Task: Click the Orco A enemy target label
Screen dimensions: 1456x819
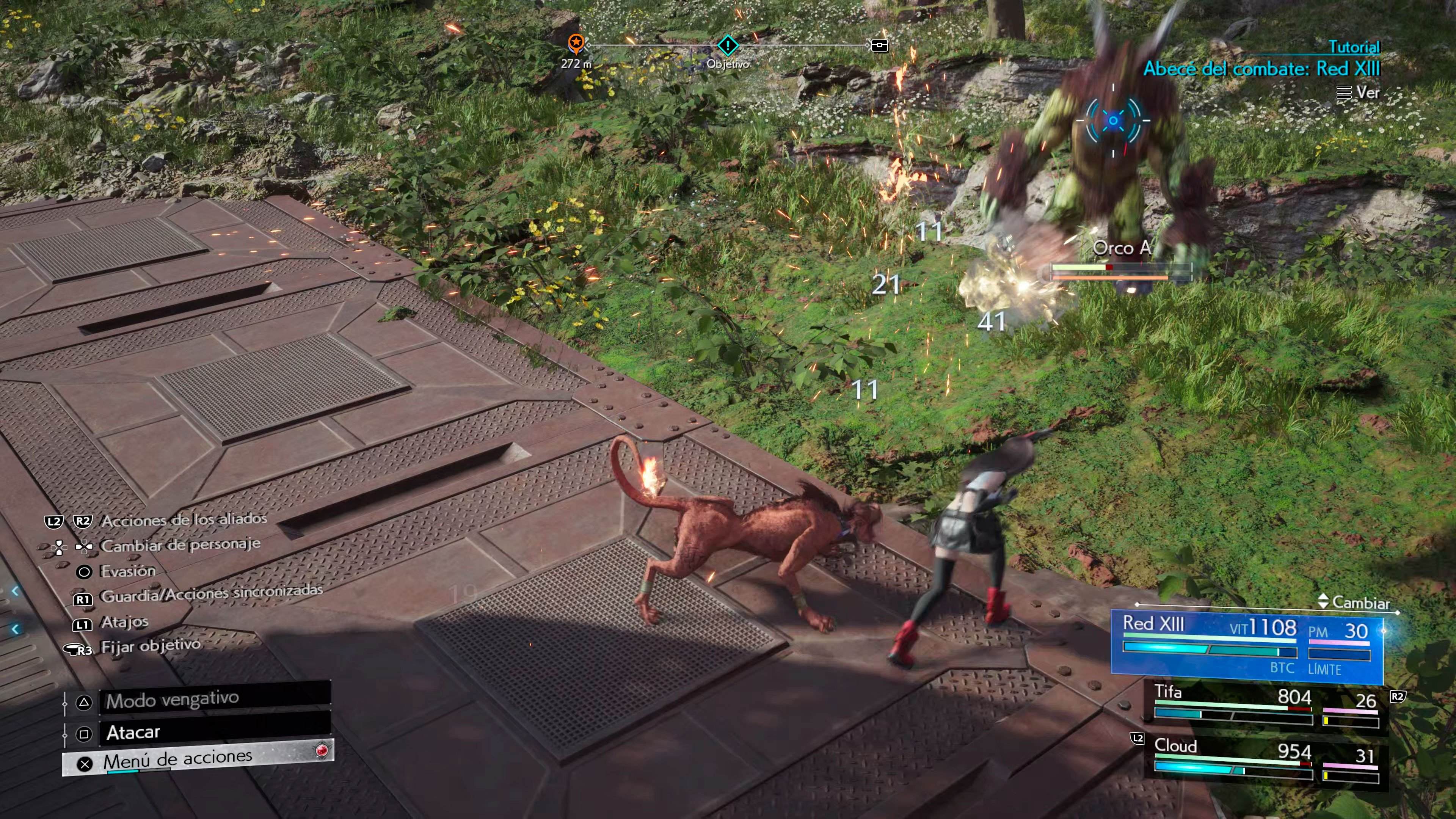Action: click(1122, 248)
